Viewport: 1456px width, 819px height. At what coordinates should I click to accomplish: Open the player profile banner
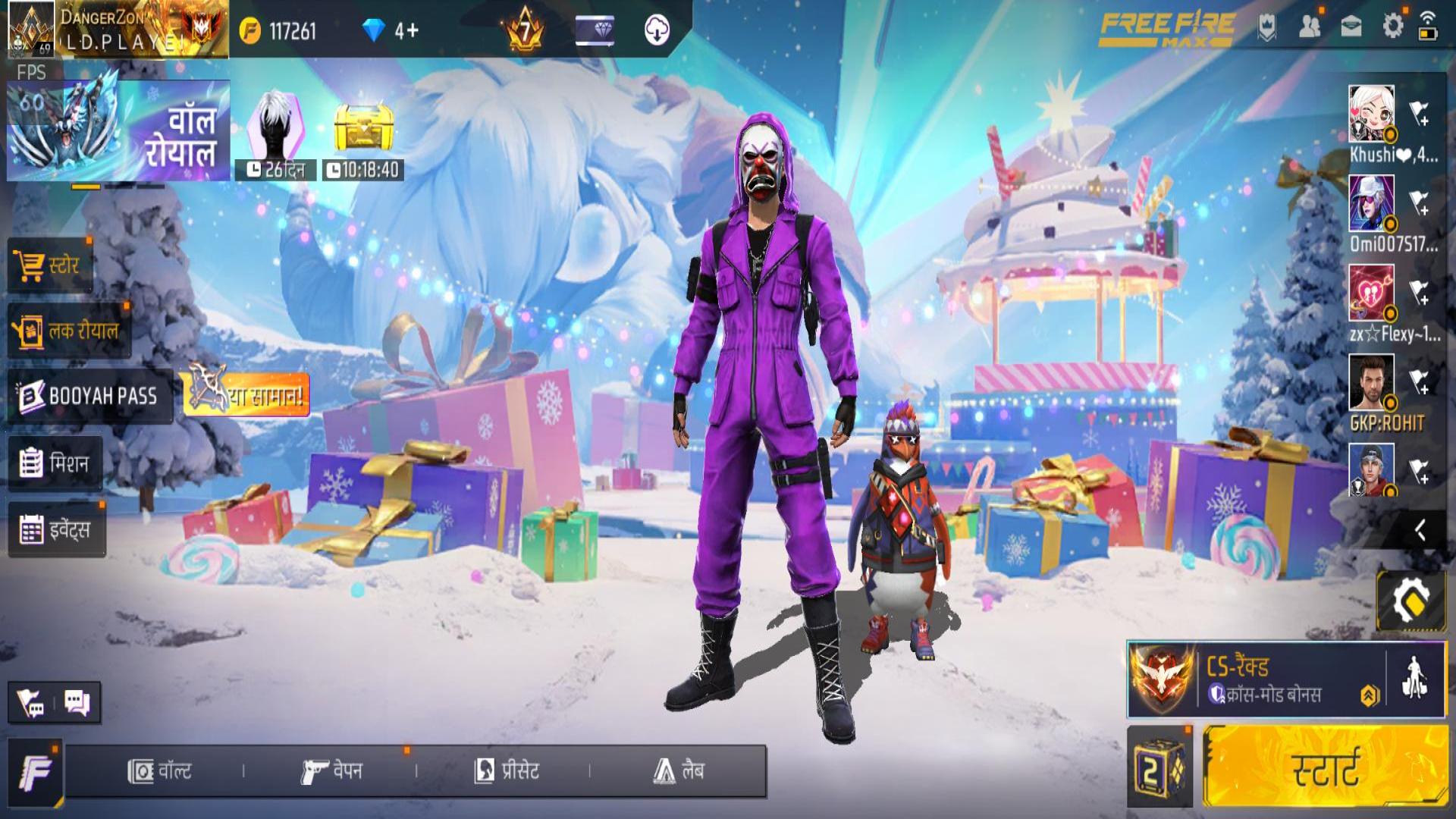pos(118,29)
